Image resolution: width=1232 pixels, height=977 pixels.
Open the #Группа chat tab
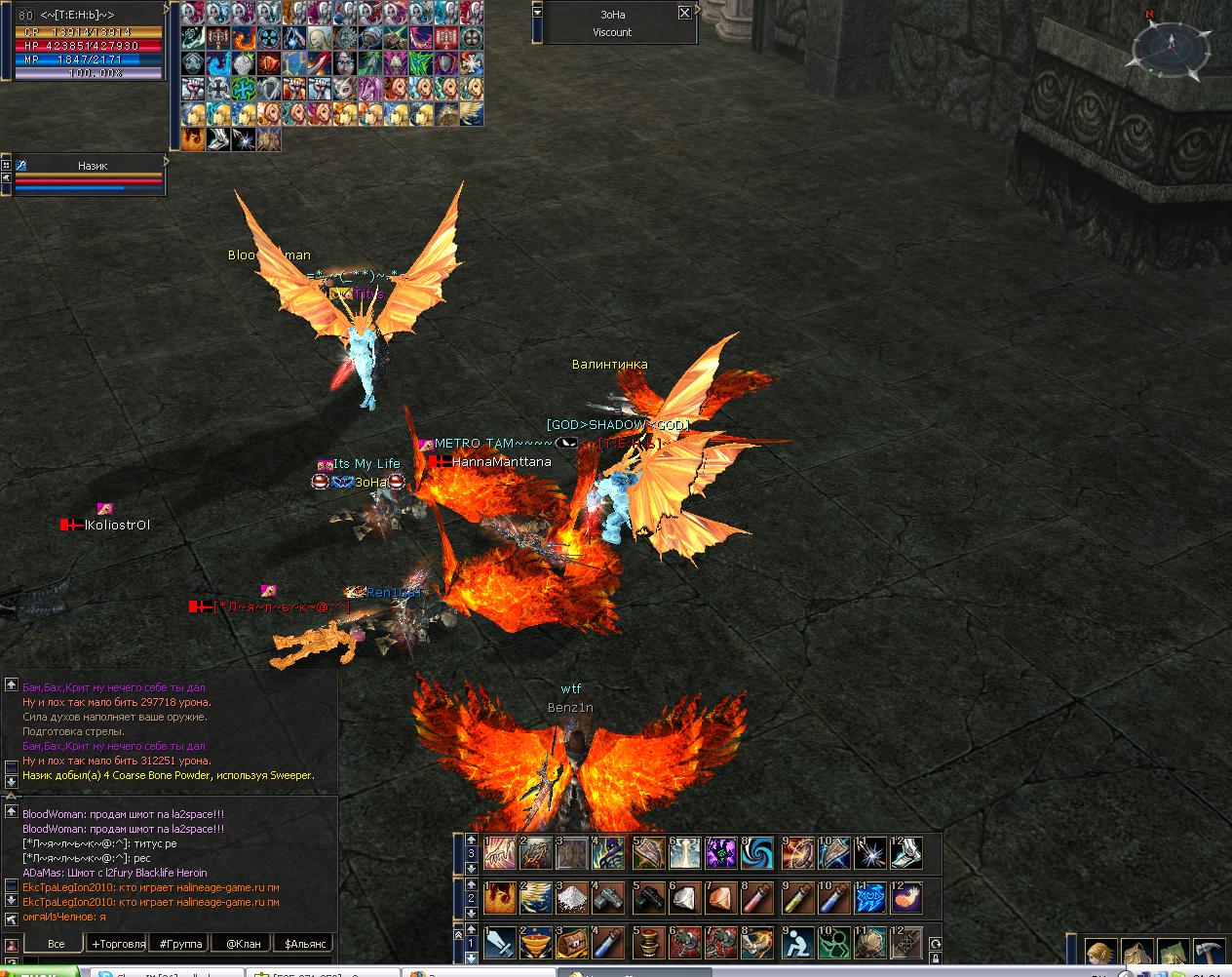178,943
